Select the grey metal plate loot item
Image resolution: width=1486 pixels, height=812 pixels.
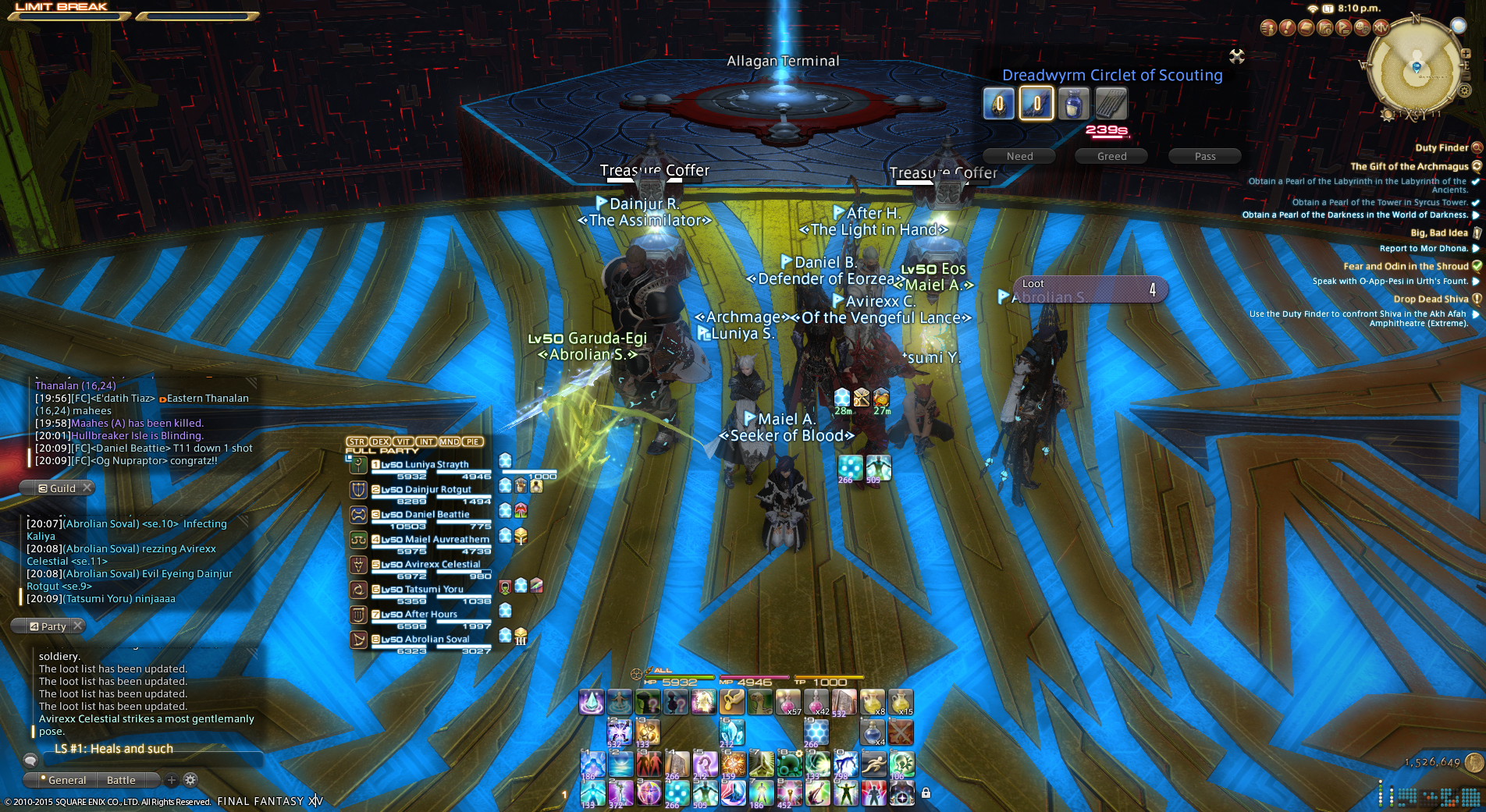click(1111, 104)
